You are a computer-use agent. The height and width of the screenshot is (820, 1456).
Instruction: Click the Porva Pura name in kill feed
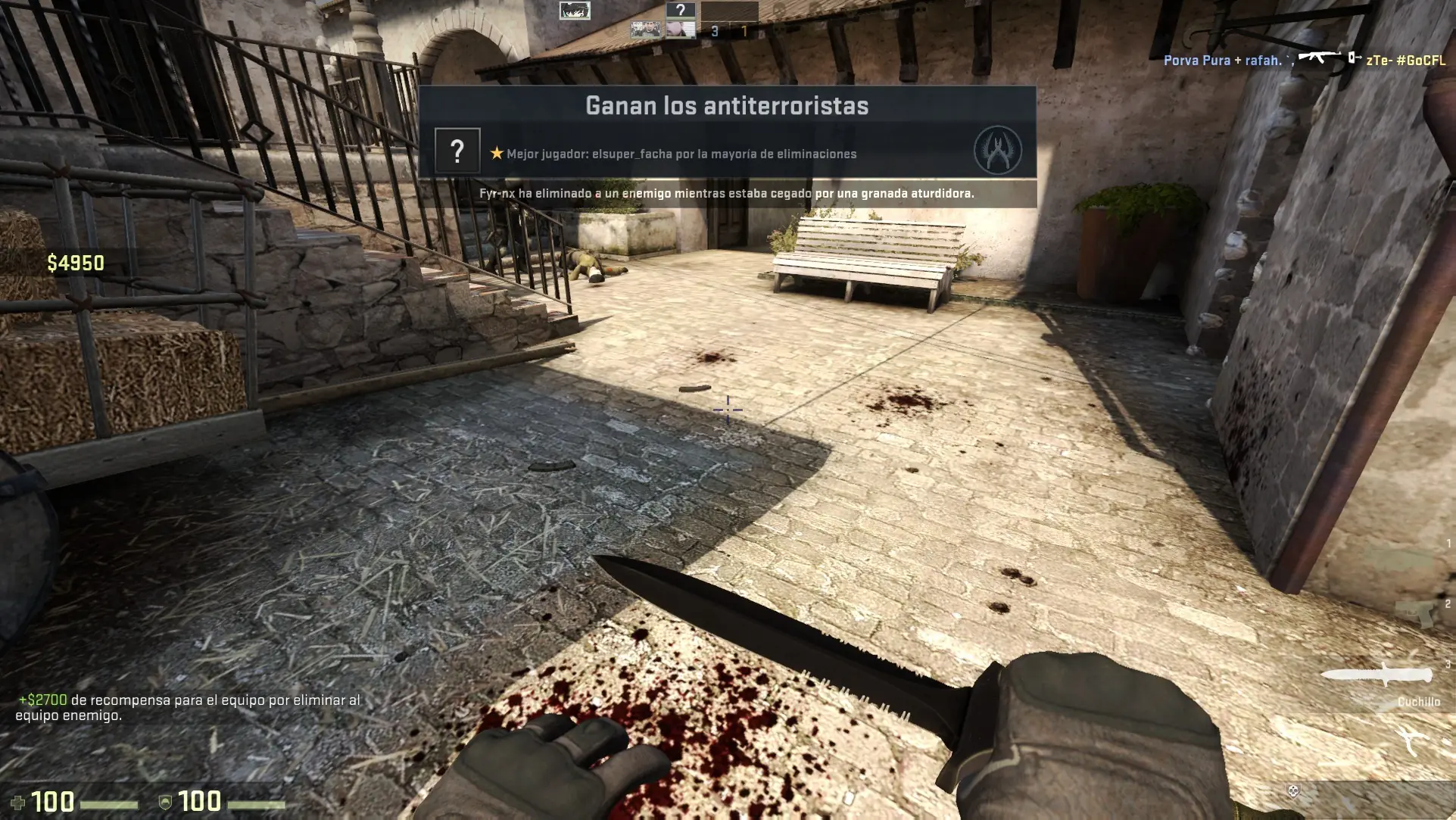click(1196, 61)
